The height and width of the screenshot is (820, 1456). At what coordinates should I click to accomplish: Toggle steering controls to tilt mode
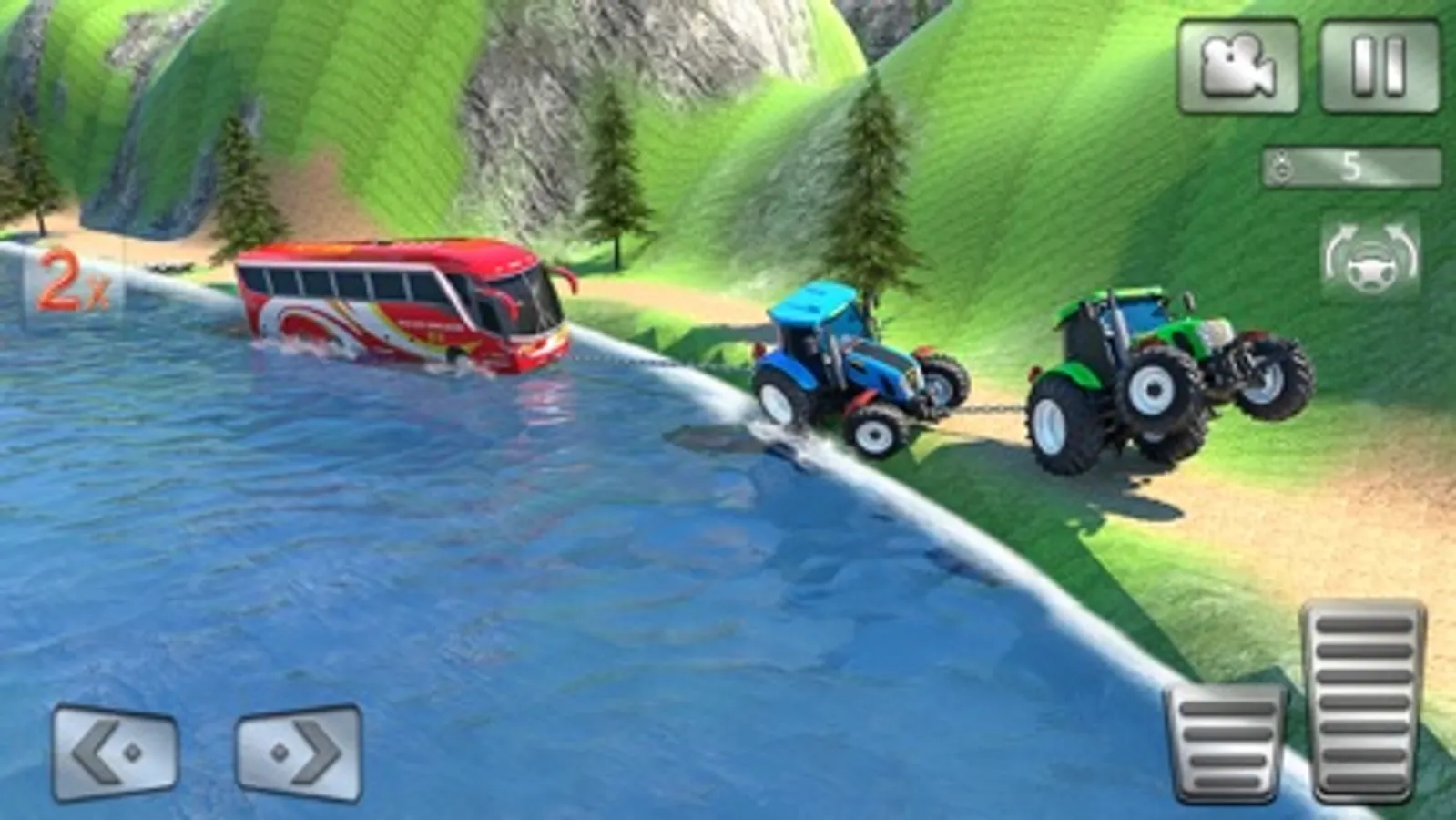pyautogui.click(x=1371, y=258)
